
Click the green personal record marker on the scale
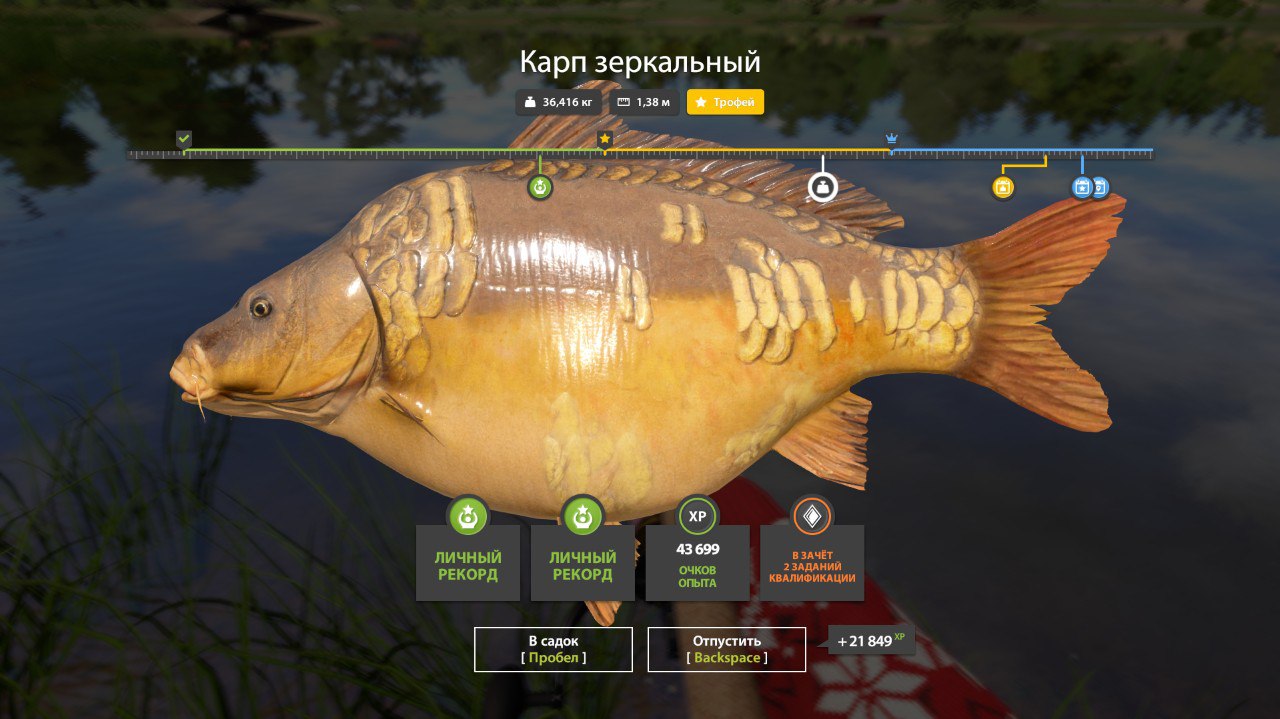(540, 187)
